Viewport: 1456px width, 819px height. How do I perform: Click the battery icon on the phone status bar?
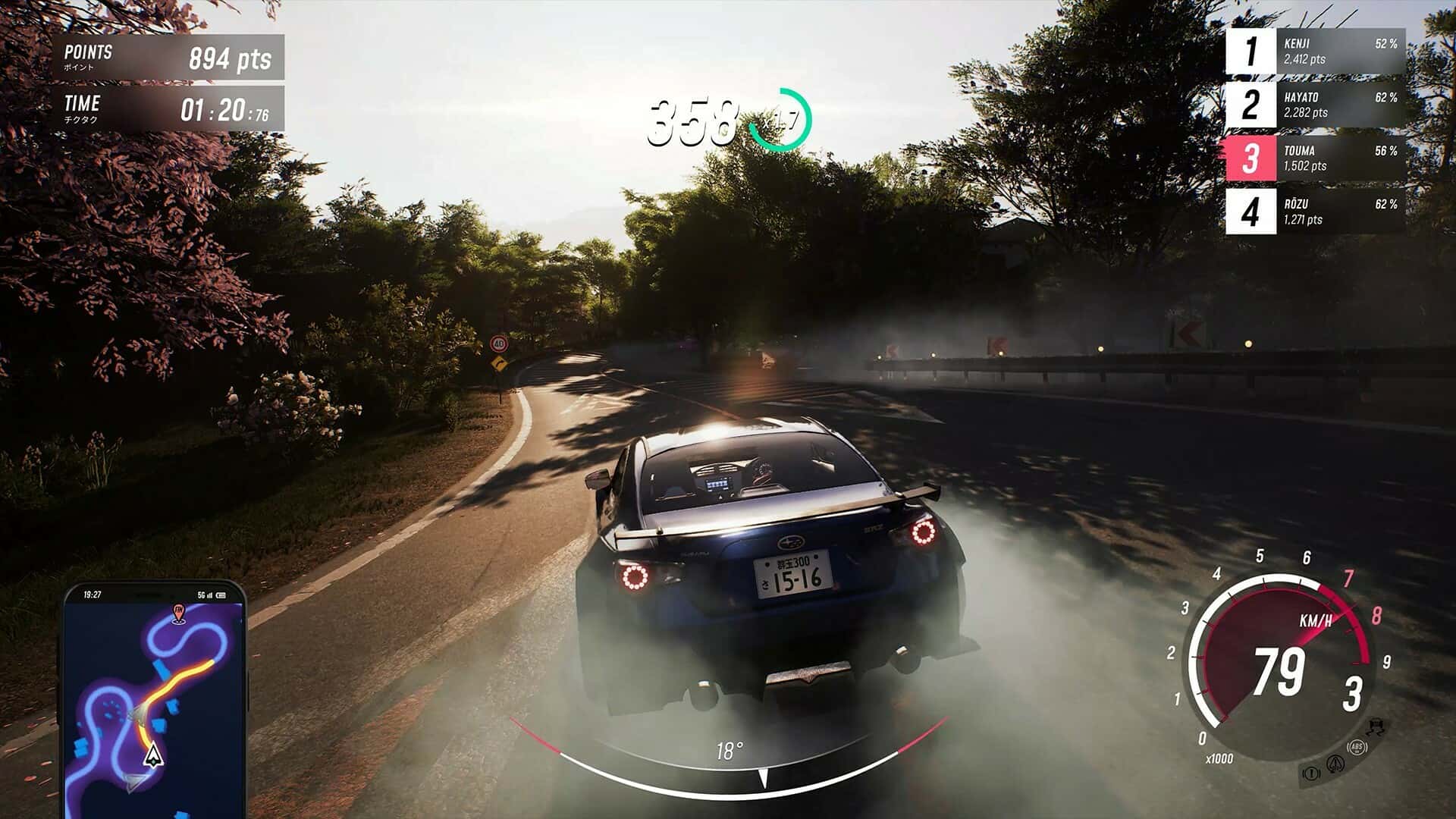click(221, 595)
